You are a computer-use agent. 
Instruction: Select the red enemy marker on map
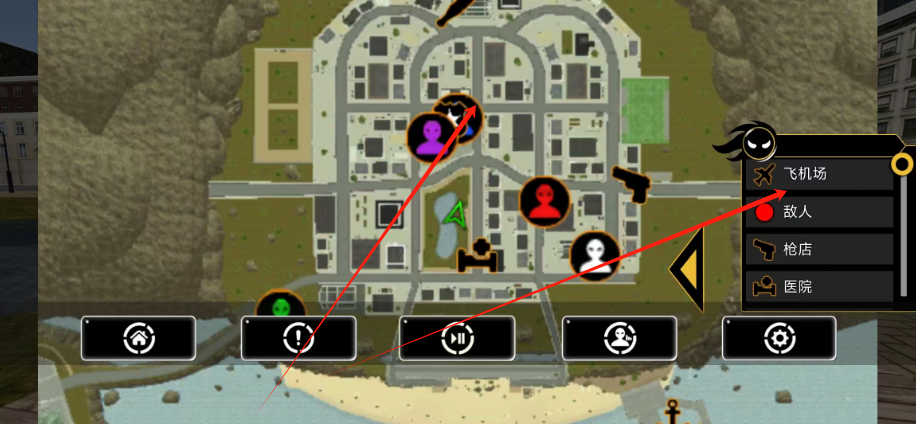pos(545,203)
